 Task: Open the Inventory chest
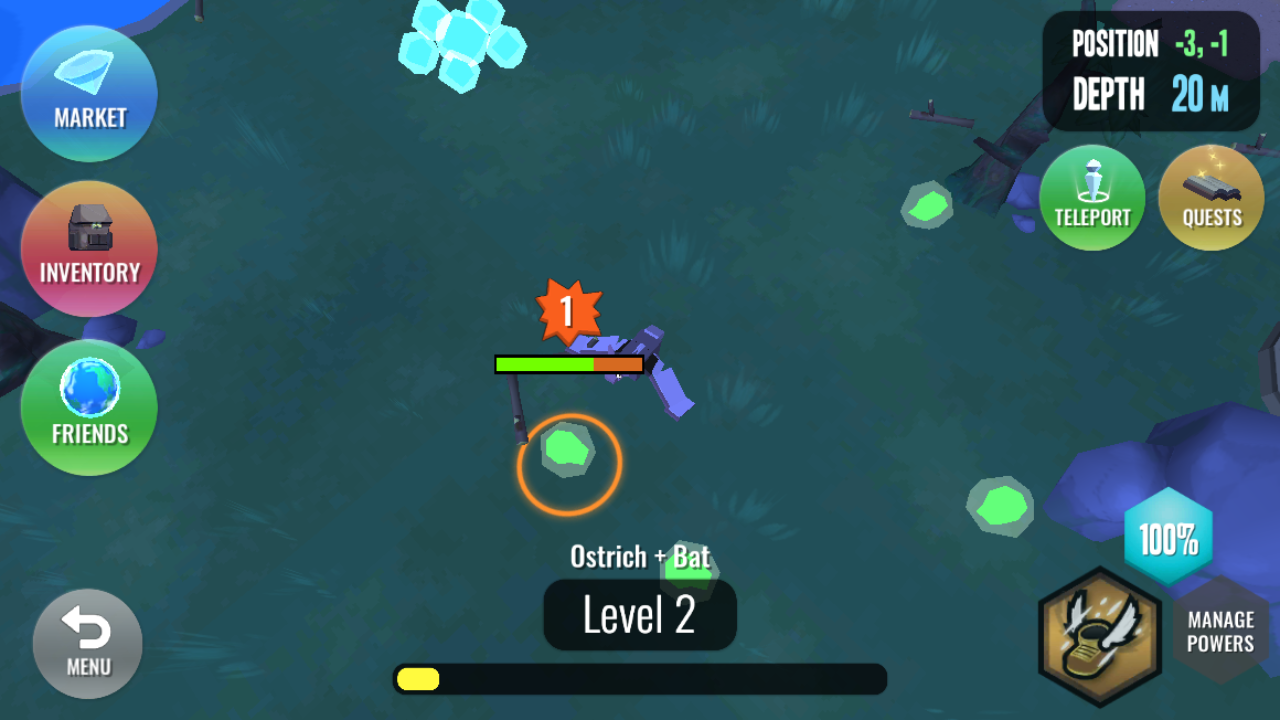[x=89, y=249]
